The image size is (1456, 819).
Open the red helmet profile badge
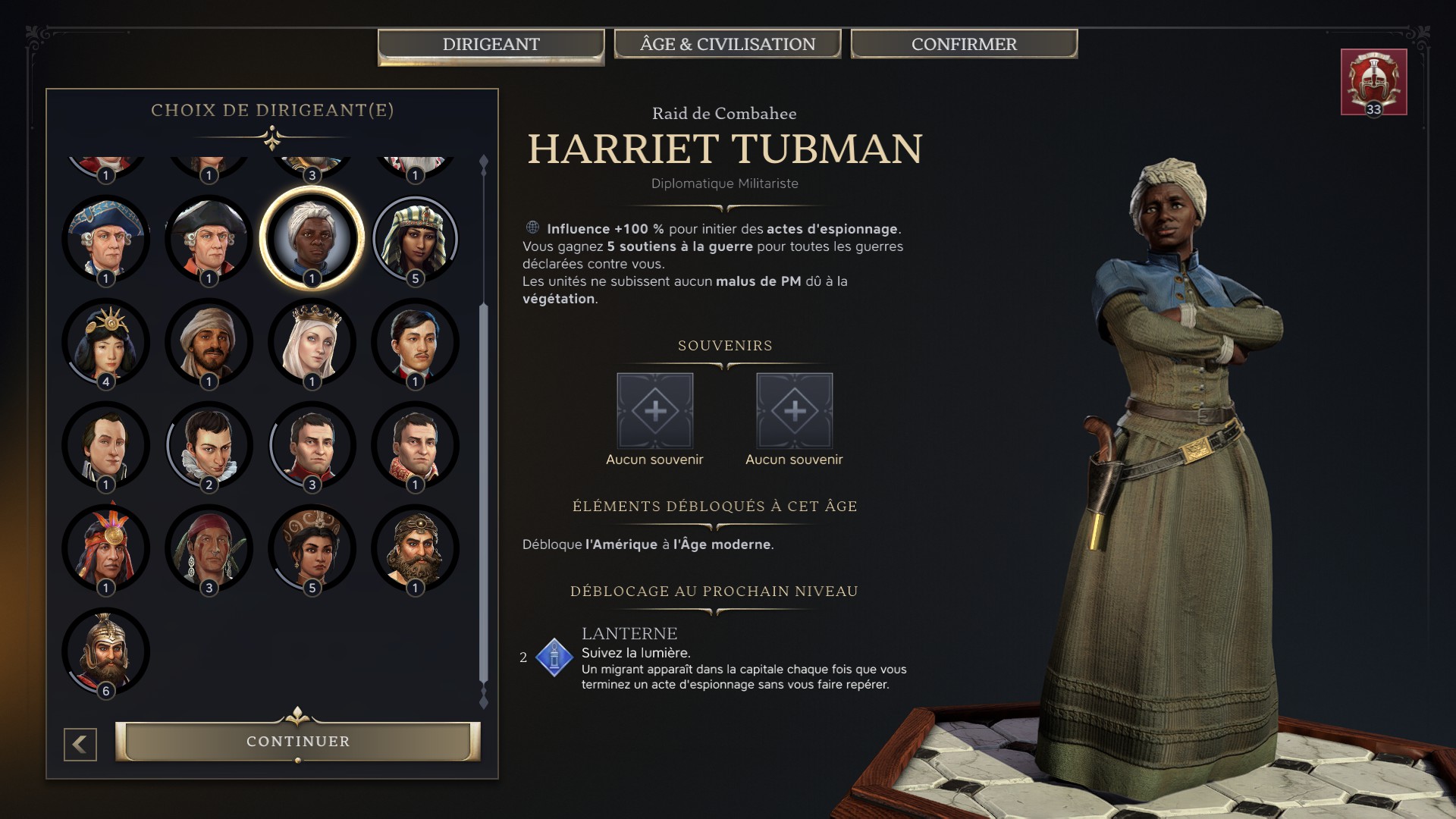click(1373, 82)
